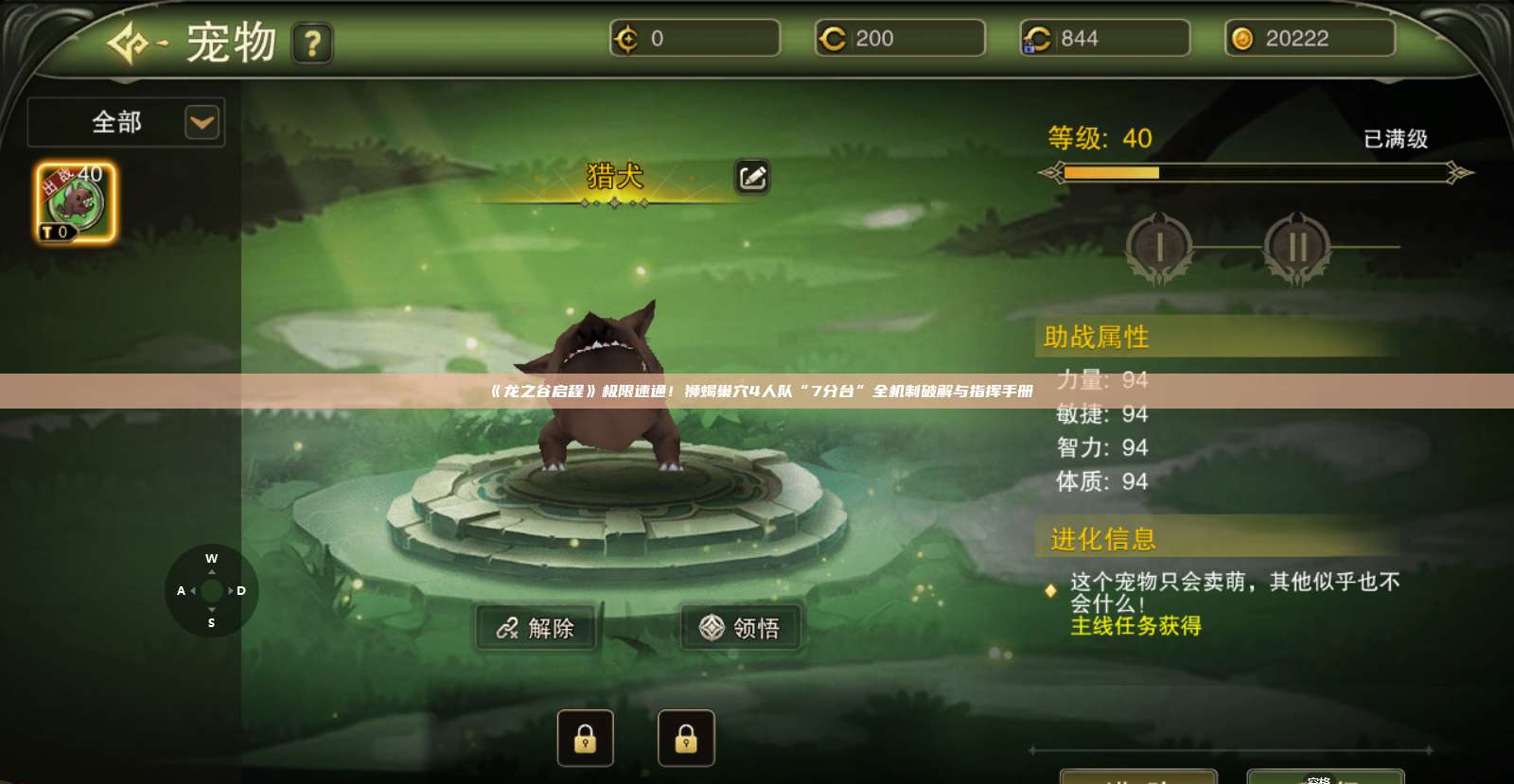
Task: Unlock the right pet skill slot
Action: point(687,738)
